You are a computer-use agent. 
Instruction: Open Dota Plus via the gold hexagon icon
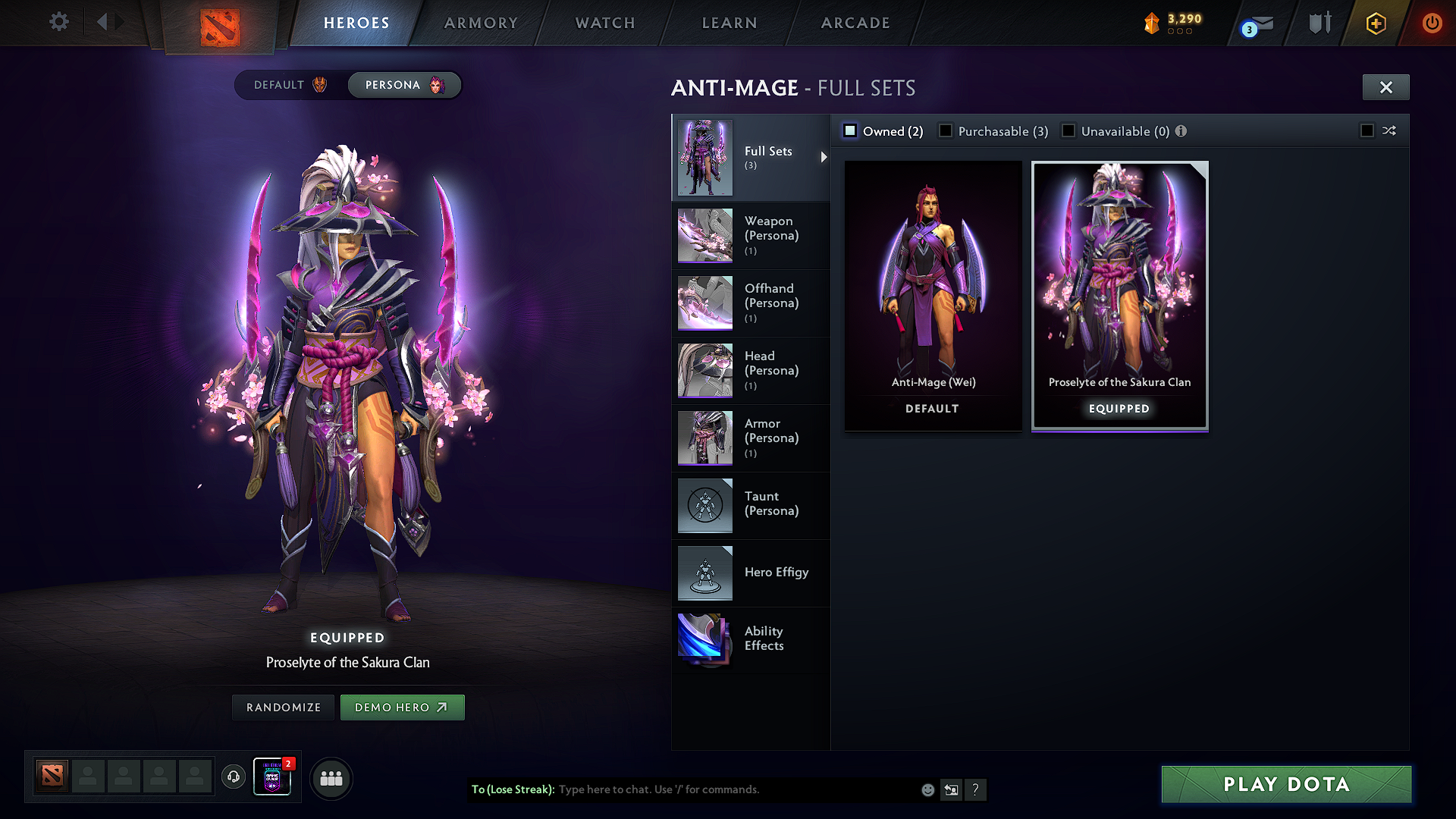coord(1375,23)
